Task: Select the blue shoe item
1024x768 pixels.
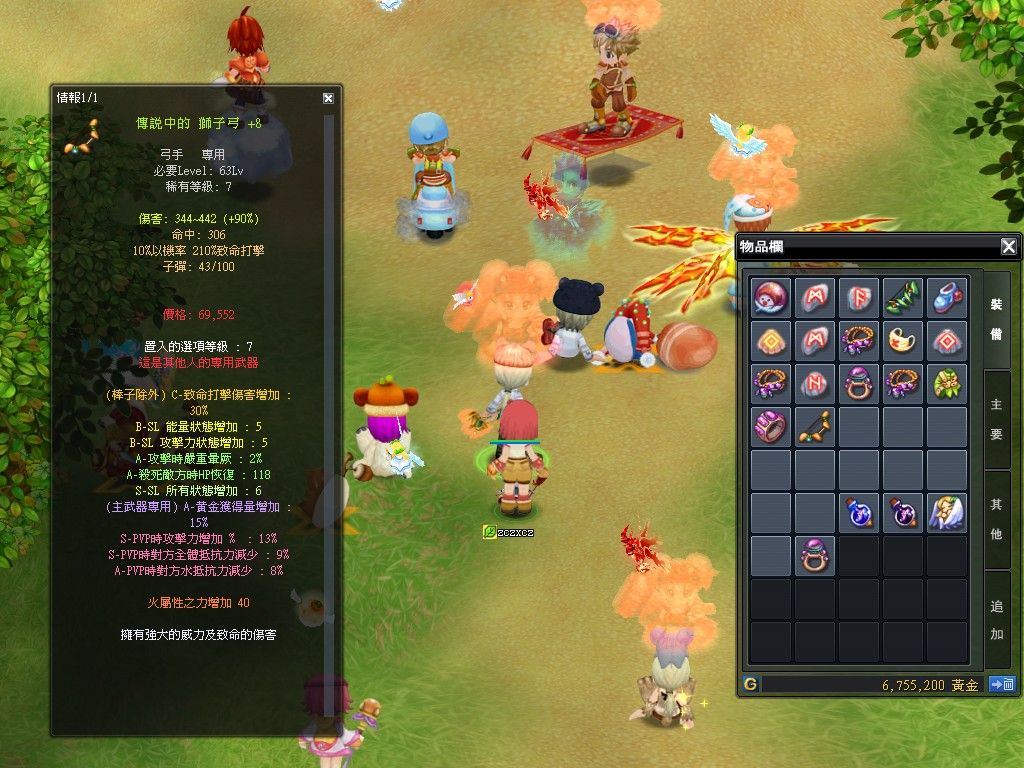Action: [946, 298]
